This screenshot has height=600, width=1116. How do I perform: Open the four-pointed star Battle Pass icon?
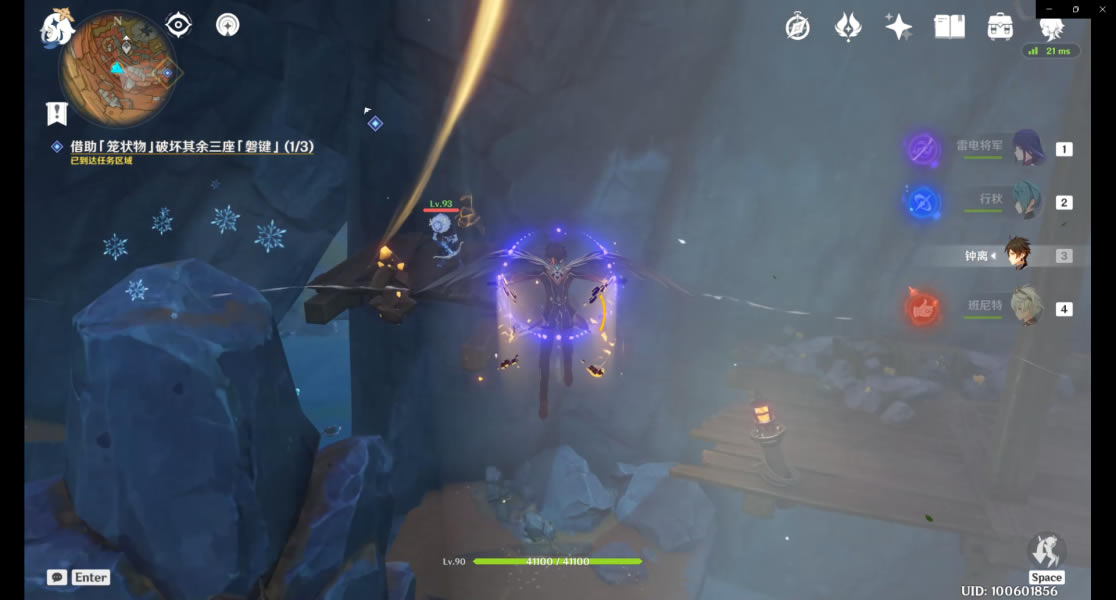coord(898,27)
